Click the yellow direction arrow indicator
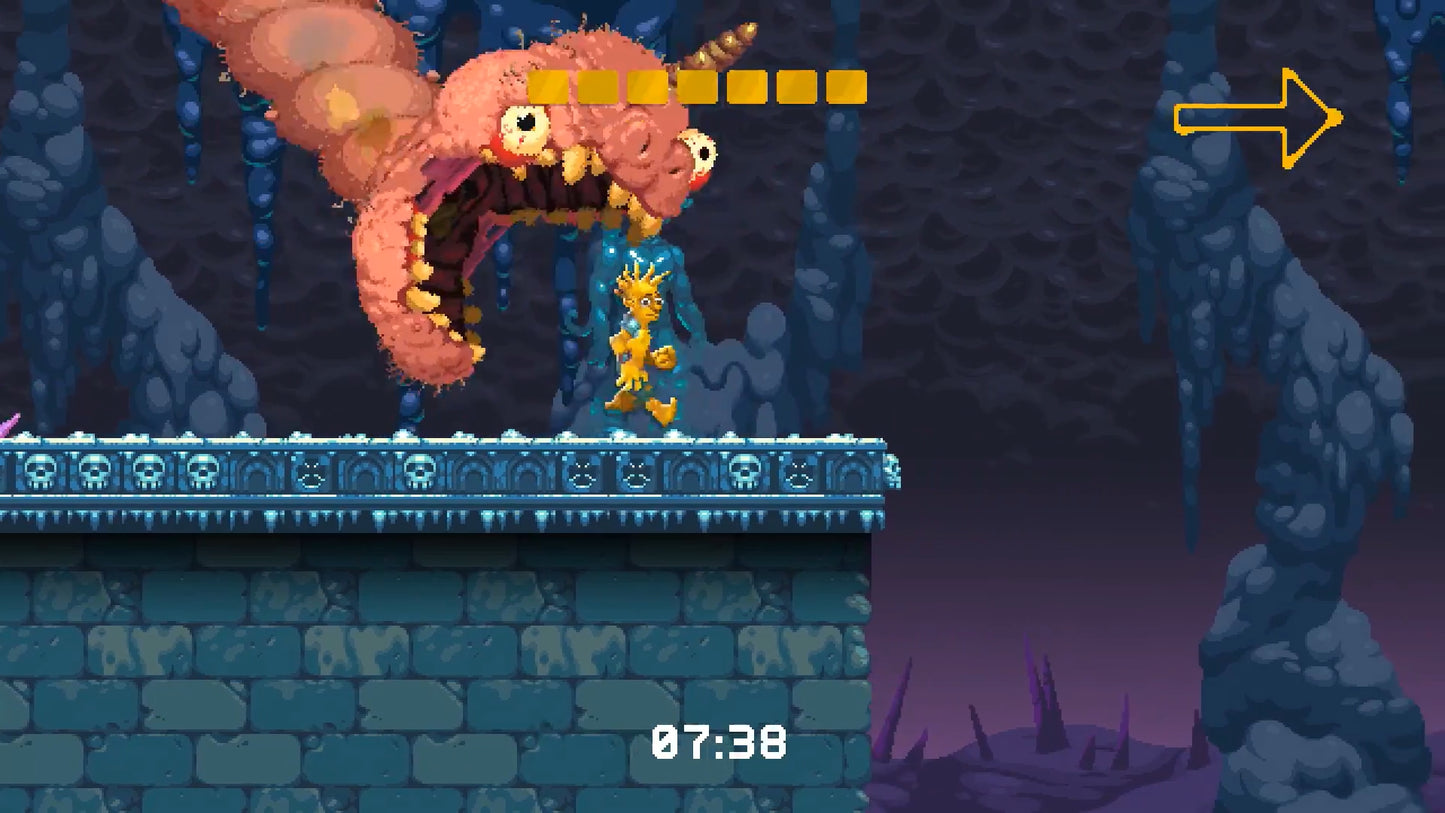The width and height of the screenshot is (1445, 813). [x=1260, y=115]
